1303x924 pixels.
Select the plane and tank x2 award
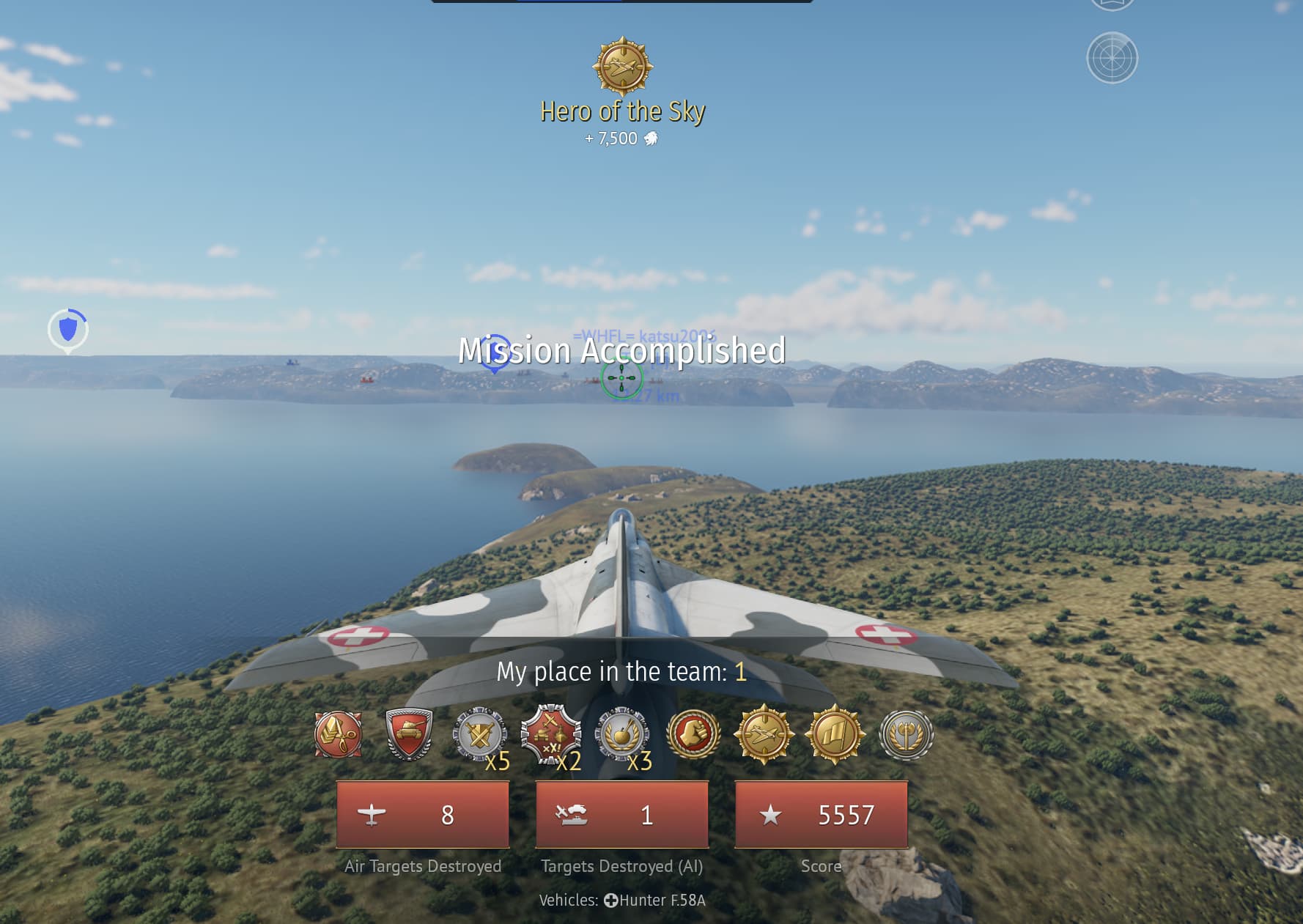(x=550, y=734)
